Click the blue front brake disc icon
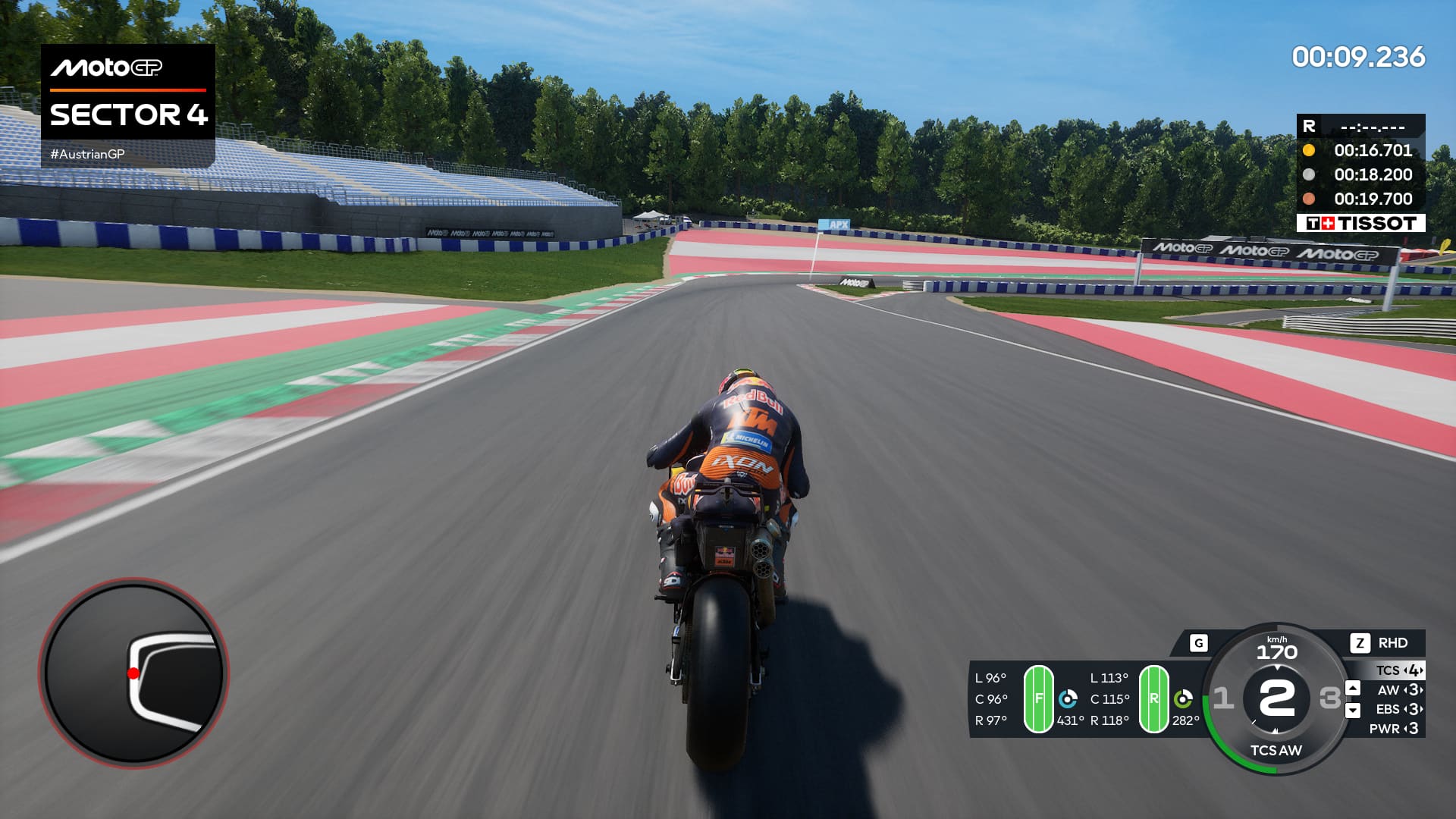The height and width of the screenshot is (819, 1456). pos(1068,698)
